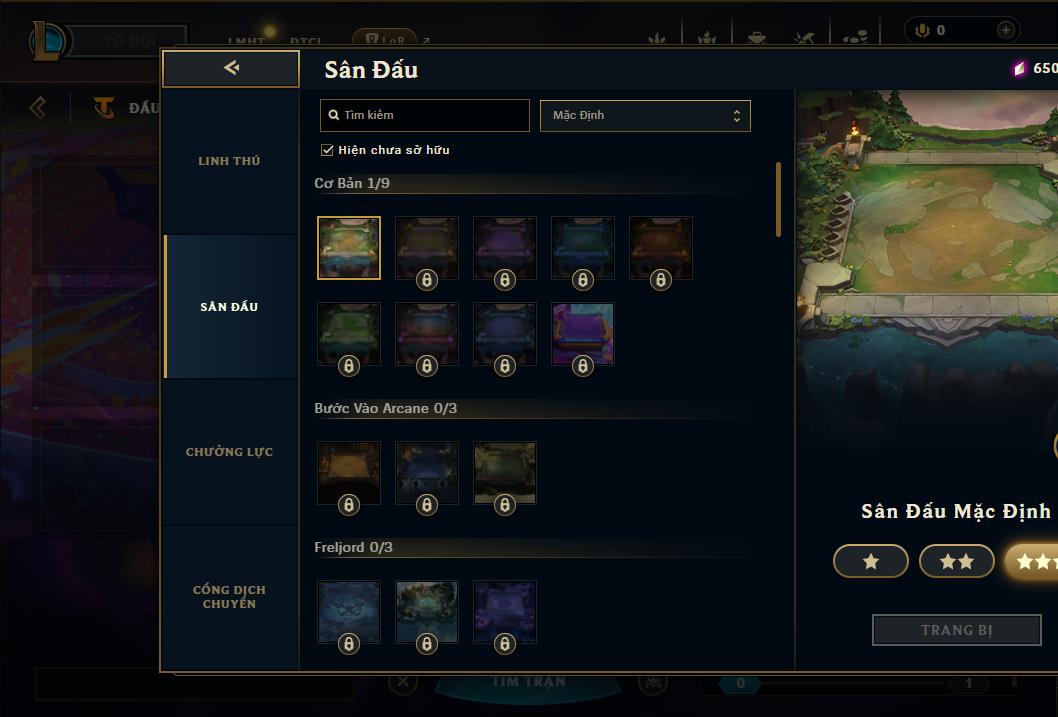The height and width of the screenshot is (717, 1058).
Task: Click the Tìm kiếm search field
Action: 425,115
